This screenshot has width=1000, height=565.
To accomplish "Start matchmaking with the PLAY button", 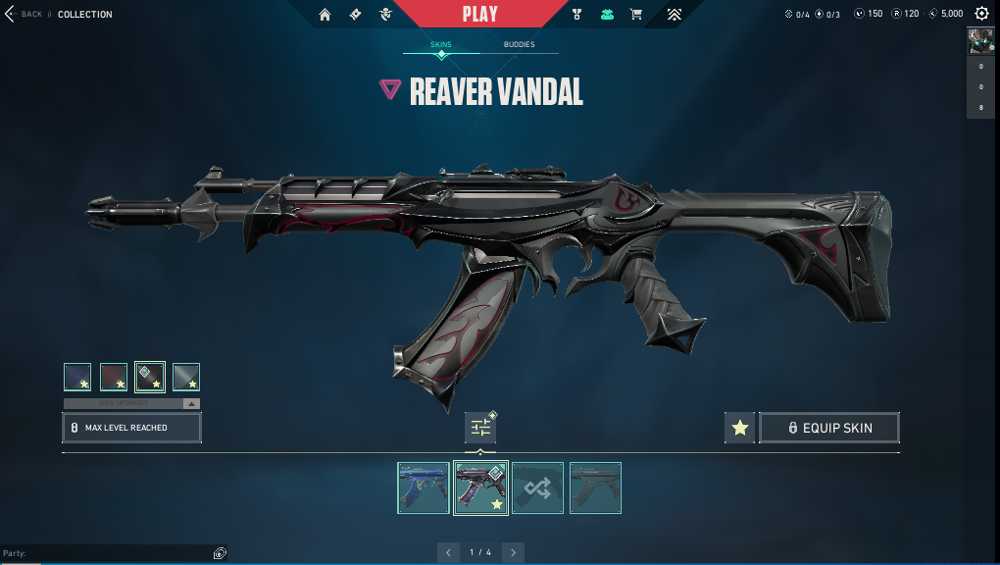I will (480, 14).
